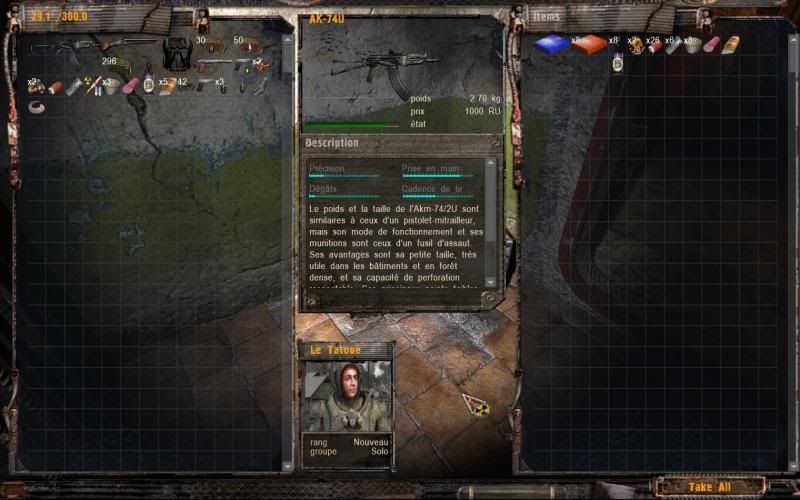
Task: Take the bread loaf from the Items panel
Action: click(730, 45)
